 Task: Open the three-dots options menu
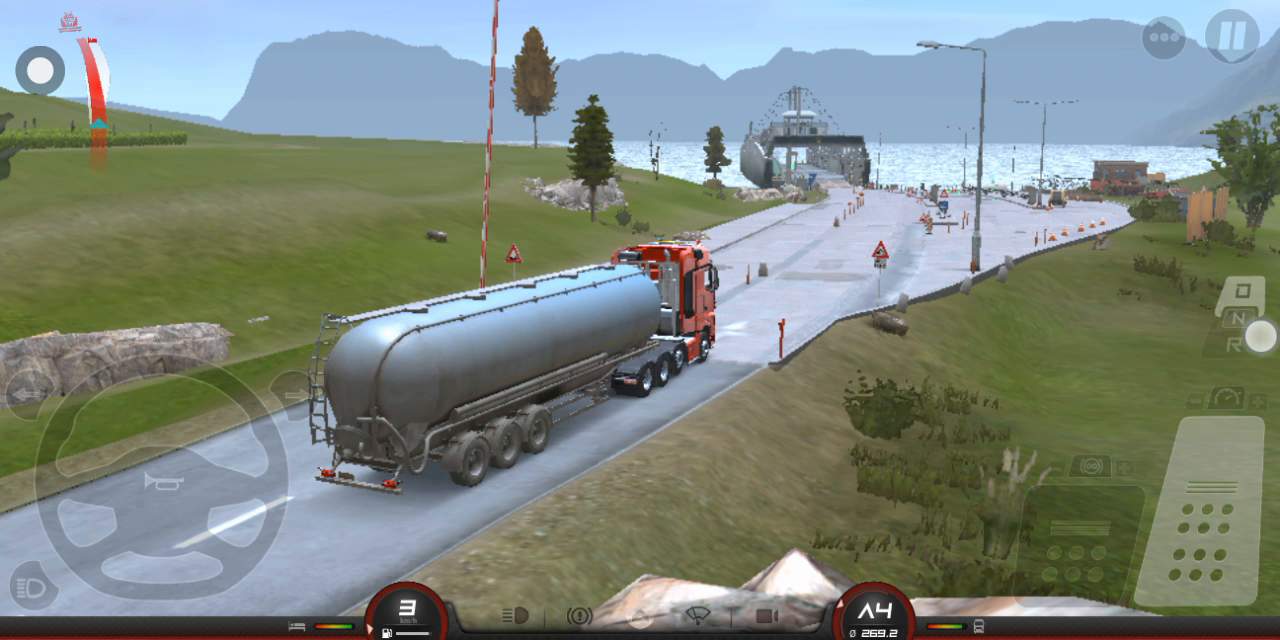(x=1164, y=38)
